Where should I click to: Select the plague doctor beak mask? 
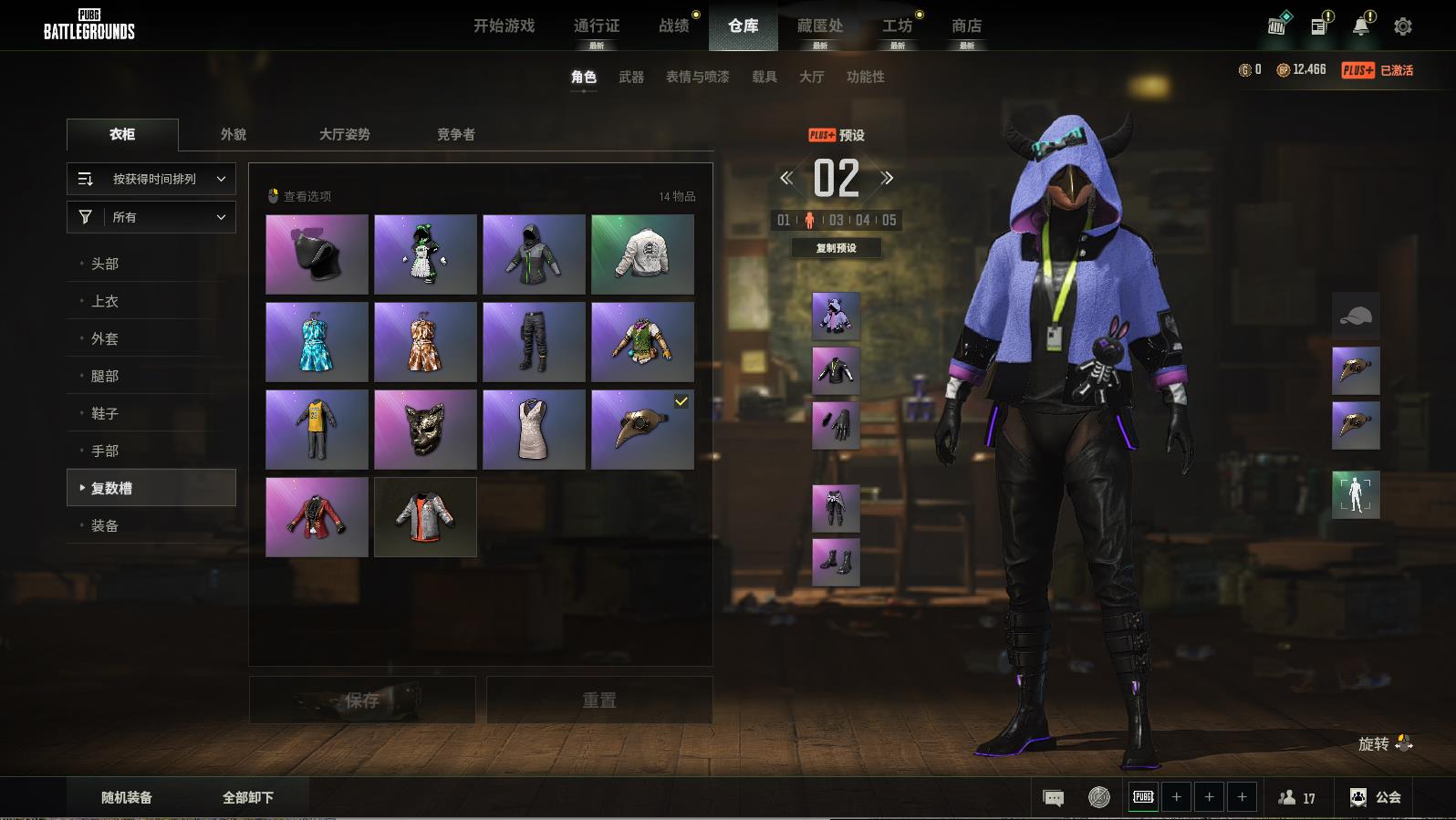click(642, 430)
